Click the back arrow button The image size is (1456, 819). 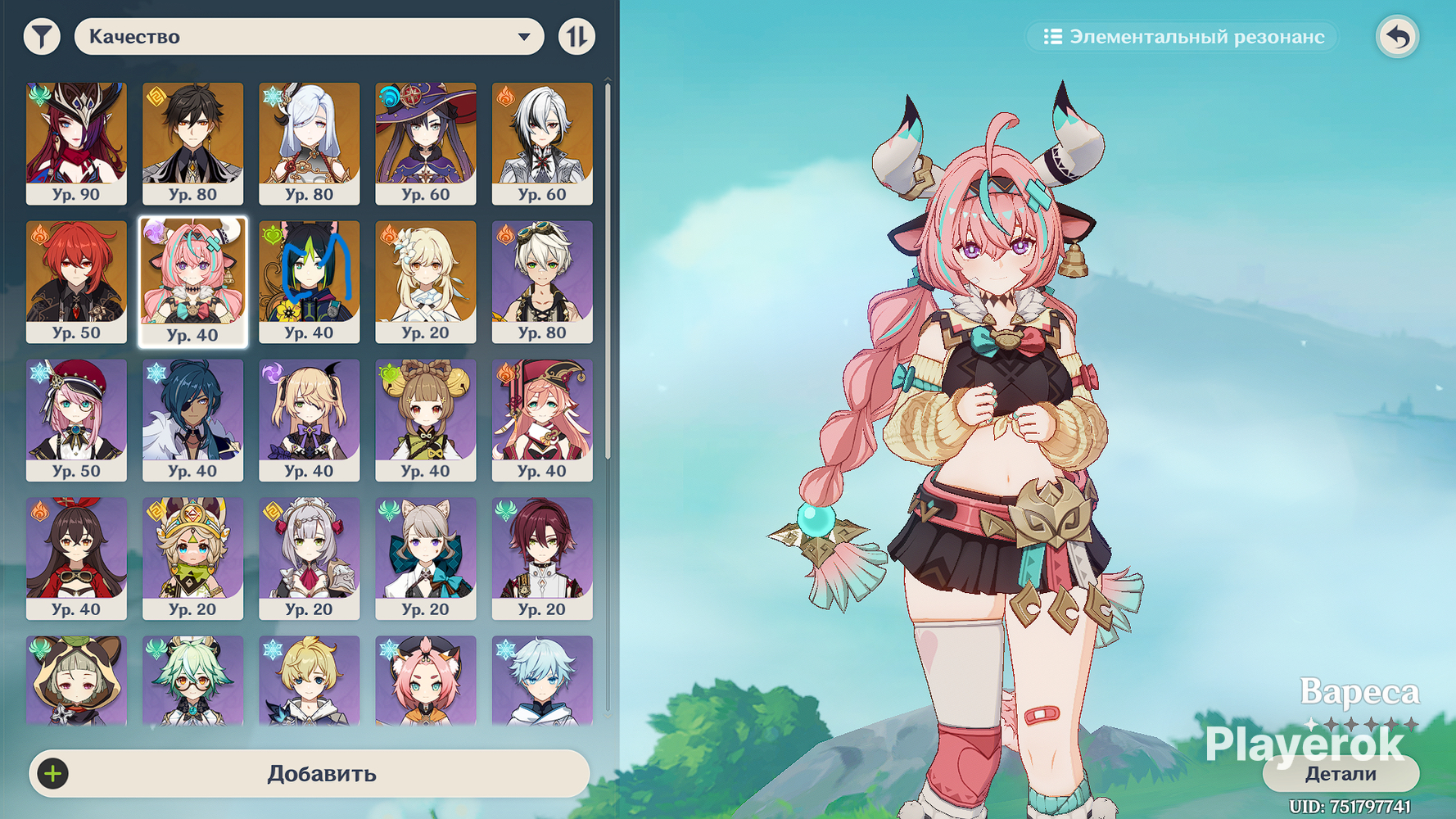(x=1397, y=37)
